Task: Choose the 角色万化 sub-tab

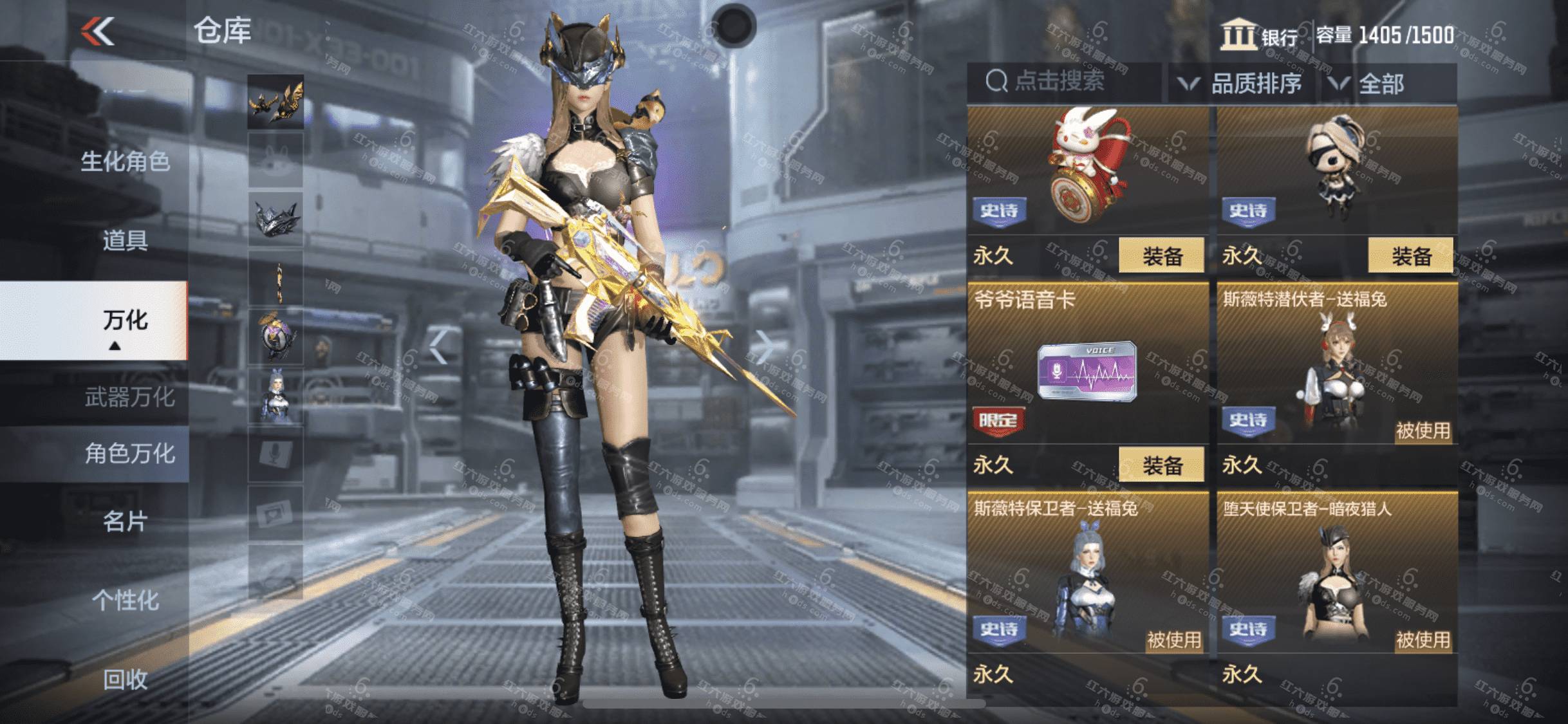Action: 129,454
